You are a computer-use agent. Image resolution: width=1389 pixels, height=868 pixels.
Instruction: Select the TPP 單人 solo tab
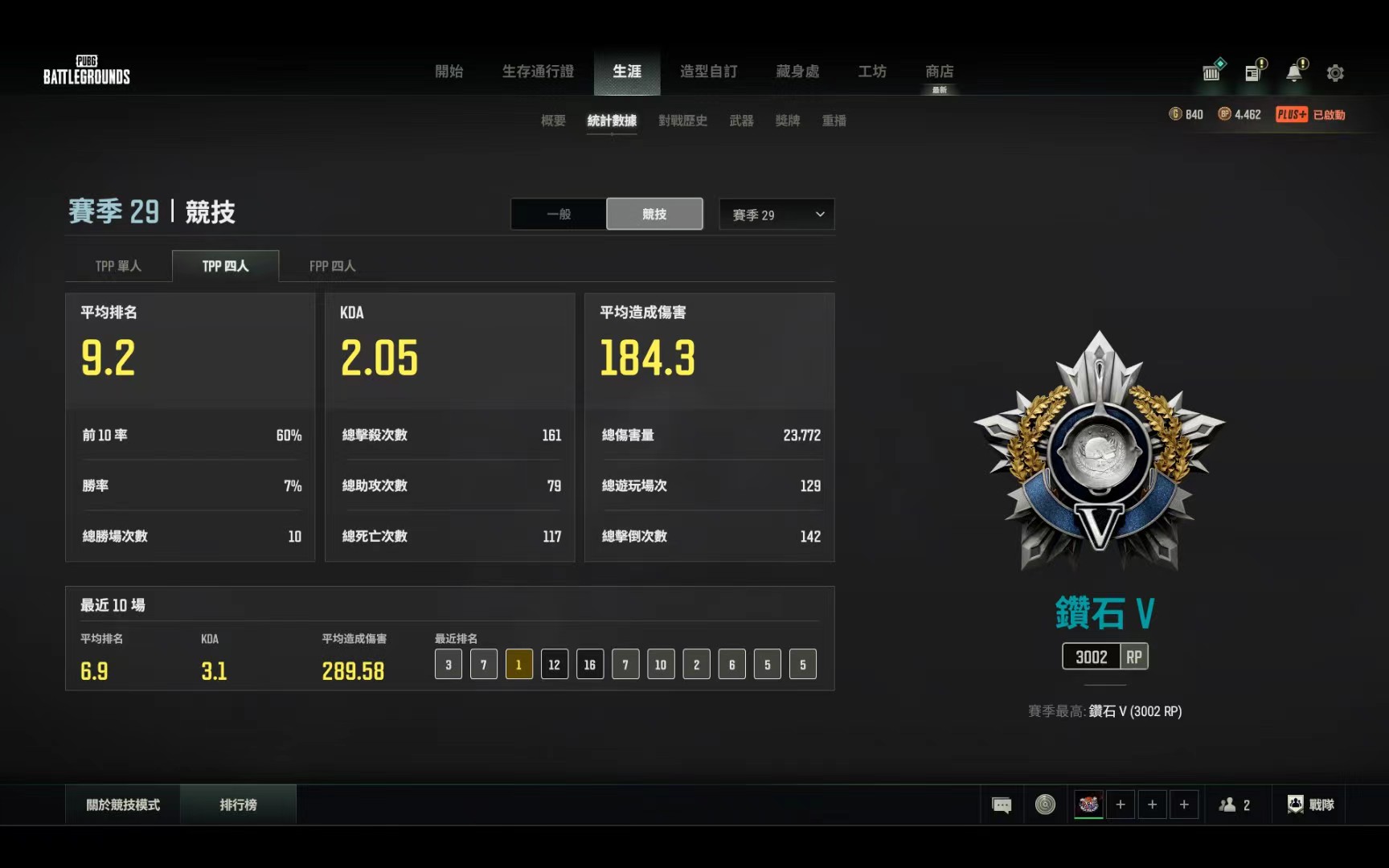tap(118, 266)
